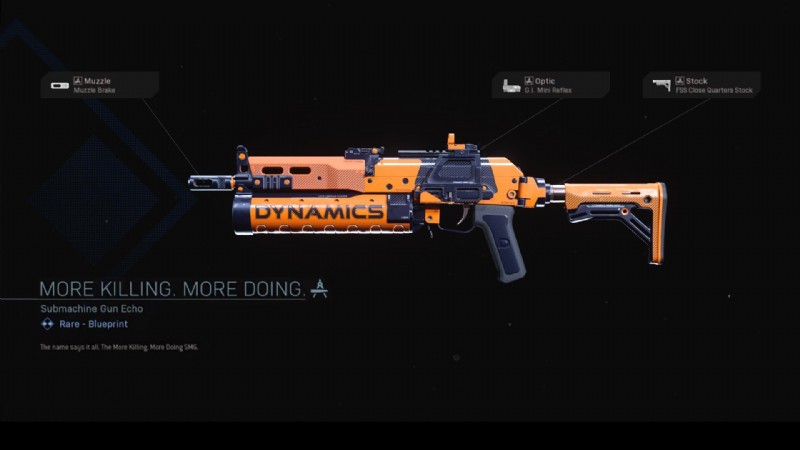
Task: Choose the FSS Close Quarters Stock slot
Action: click(703, 85)
